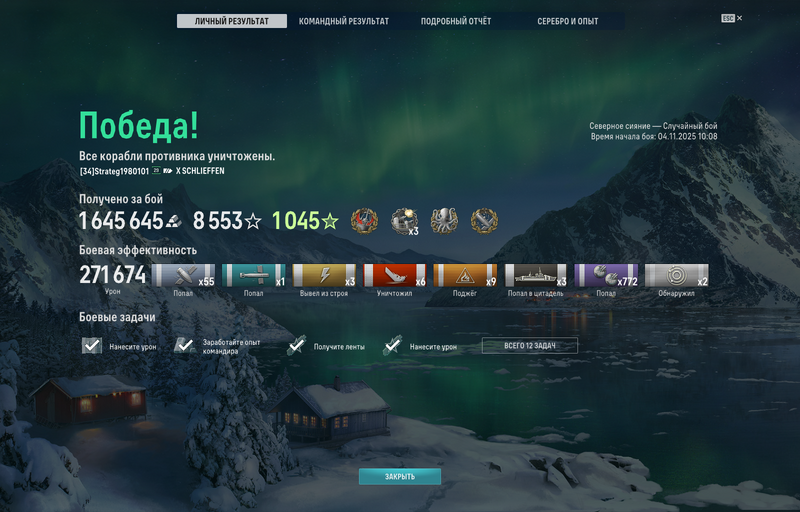Select the purple Попал ribbon with x772
Image resolution: width=800 pixels, height=512 pixels.
[606, 276]
